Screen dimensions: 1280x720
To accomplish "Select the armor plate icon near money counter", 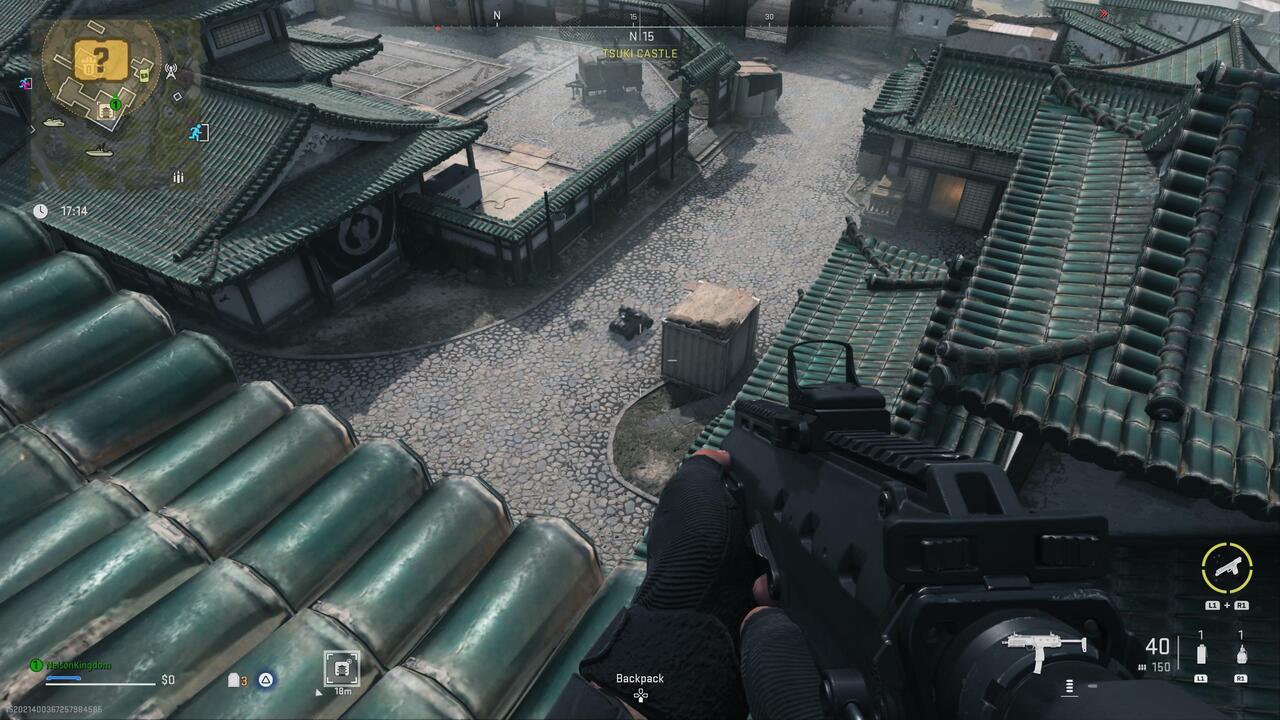I will (x=232, y=679).
